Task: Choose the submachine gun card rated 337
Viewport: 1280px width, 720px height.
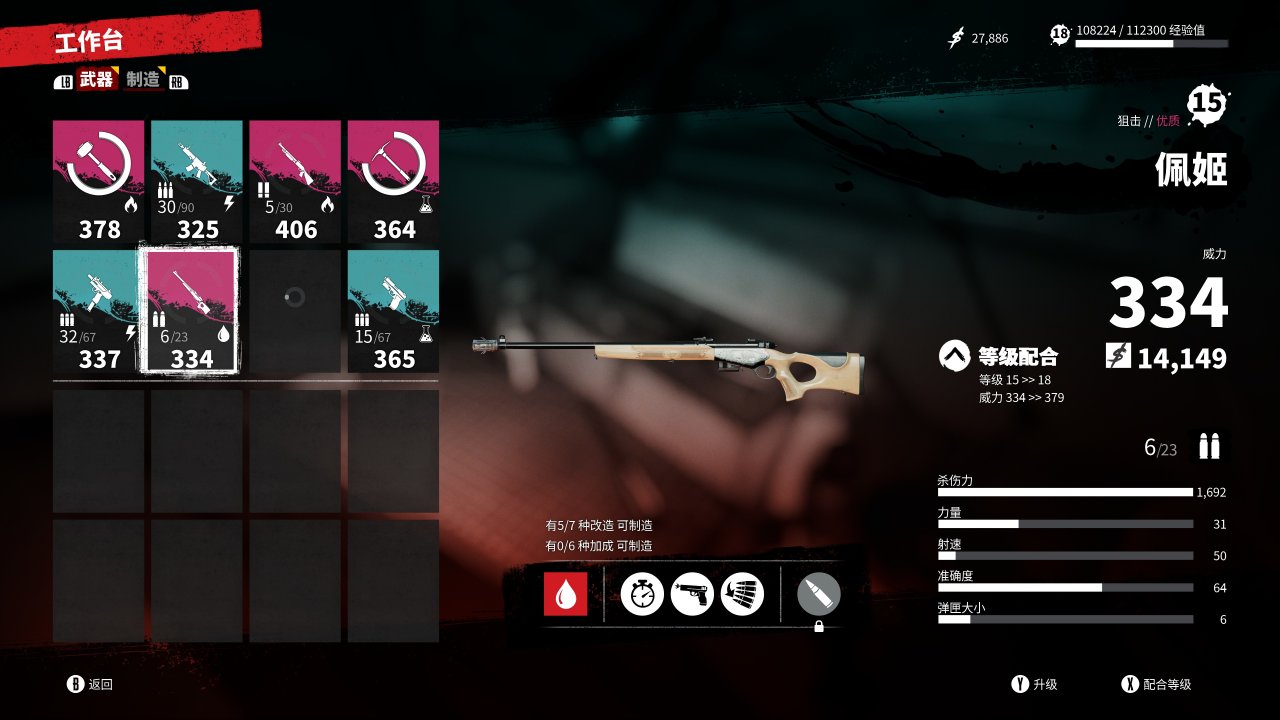Action: (99, 311)
